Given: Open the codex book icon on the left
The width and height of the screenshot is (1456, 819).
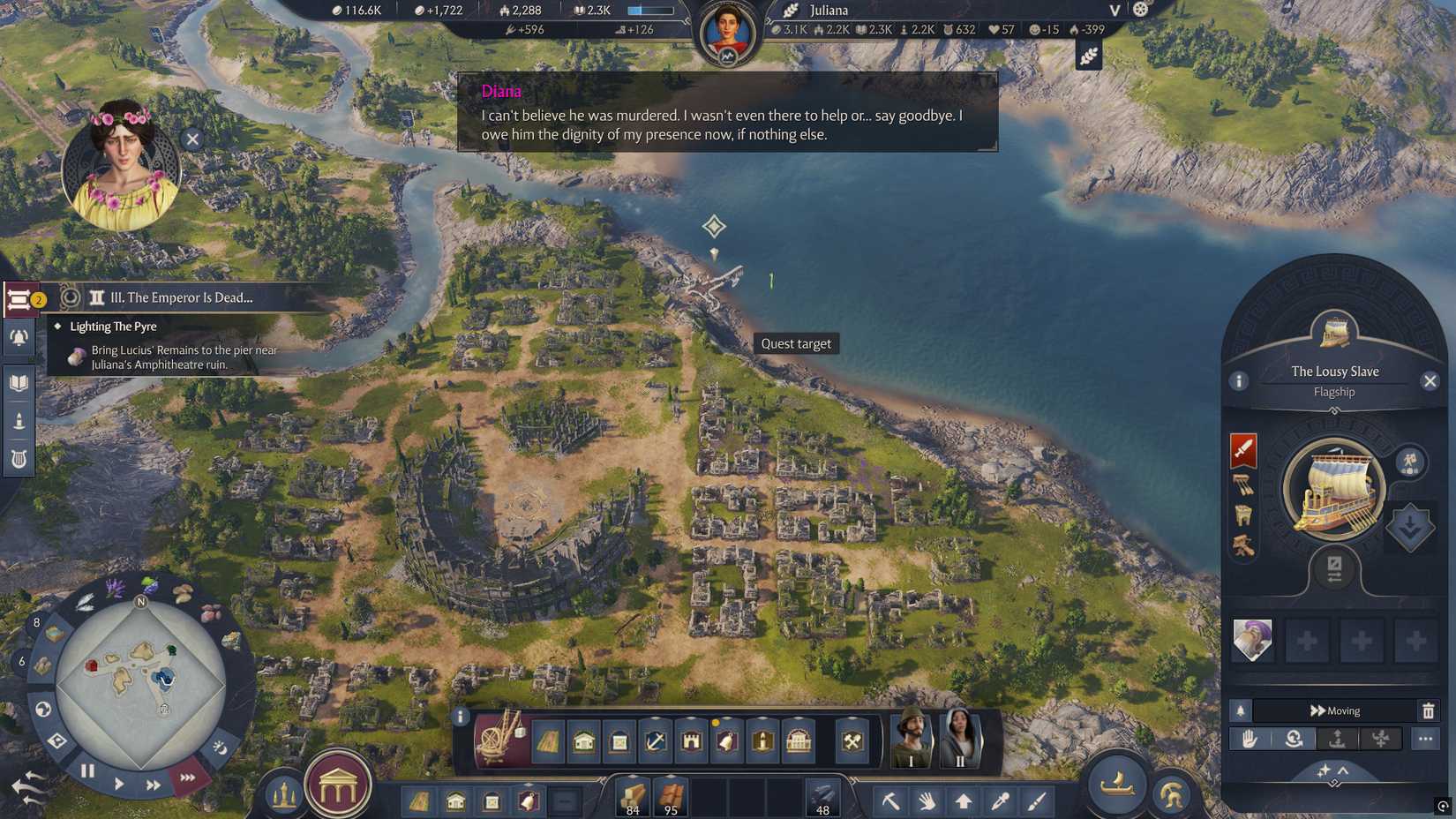Looking at the screenshot, I should click(x=19, y=382).
